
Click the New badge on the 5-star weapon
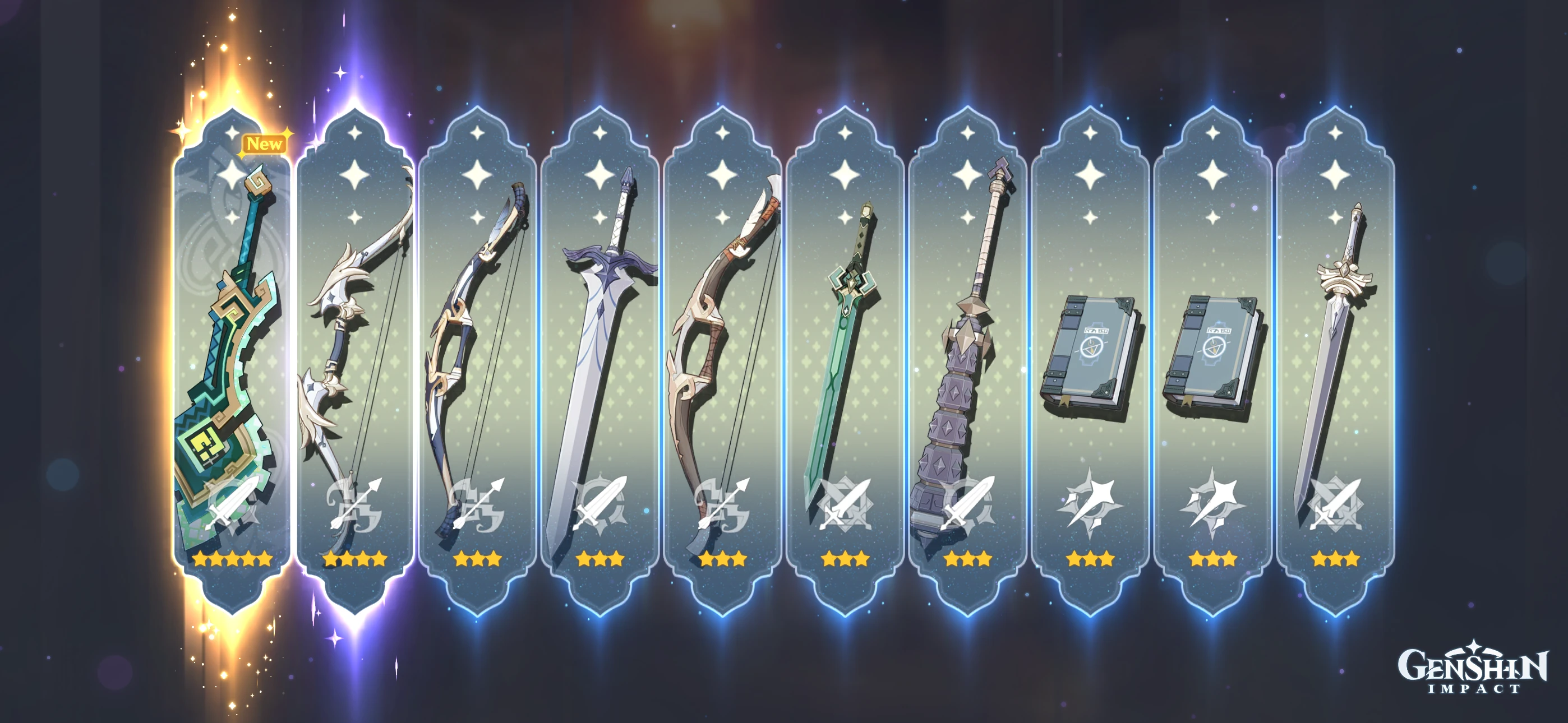[265, 145]
